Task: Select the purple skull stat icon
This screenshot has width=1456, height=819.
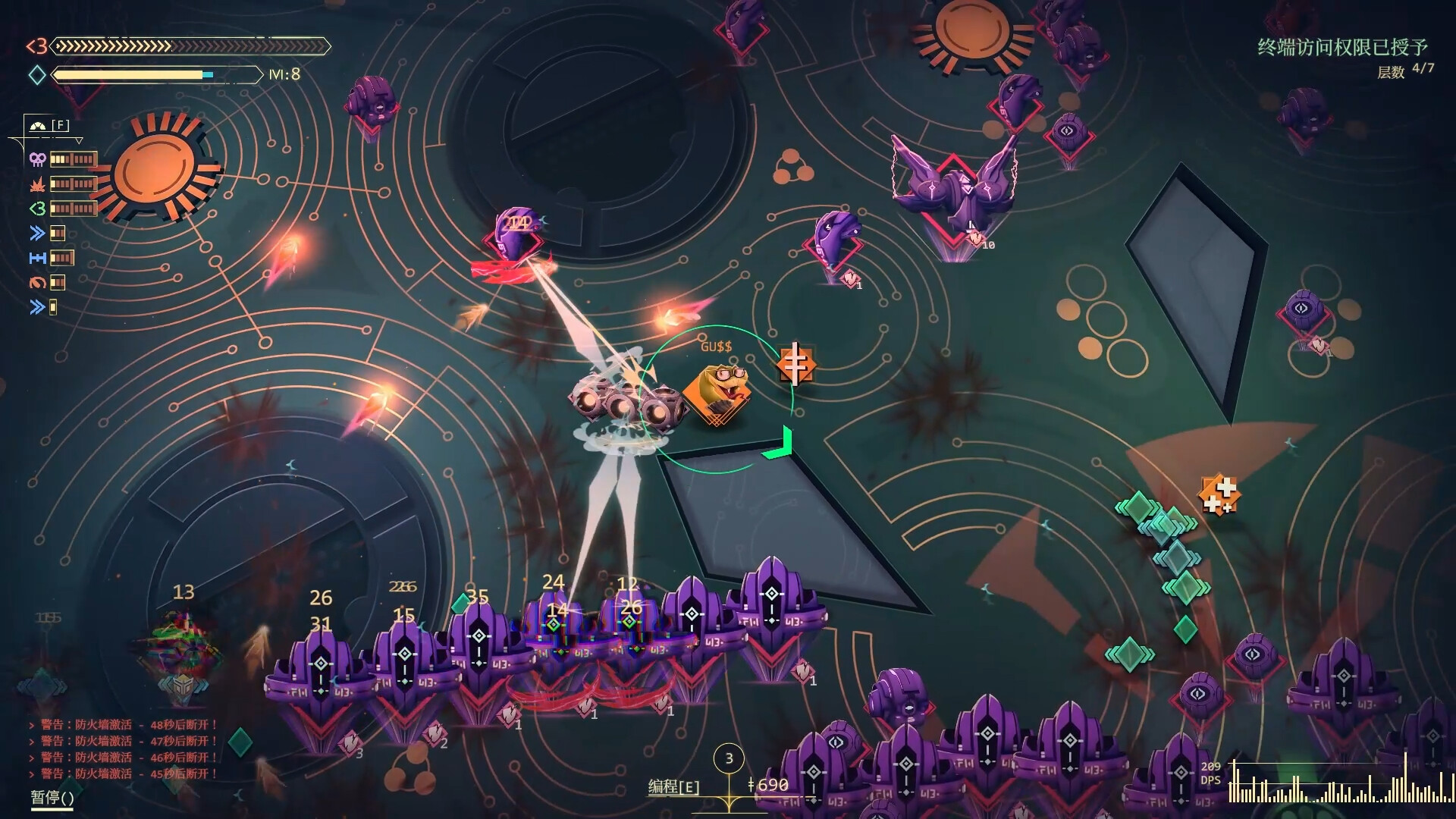Action: tap(37, 159)
